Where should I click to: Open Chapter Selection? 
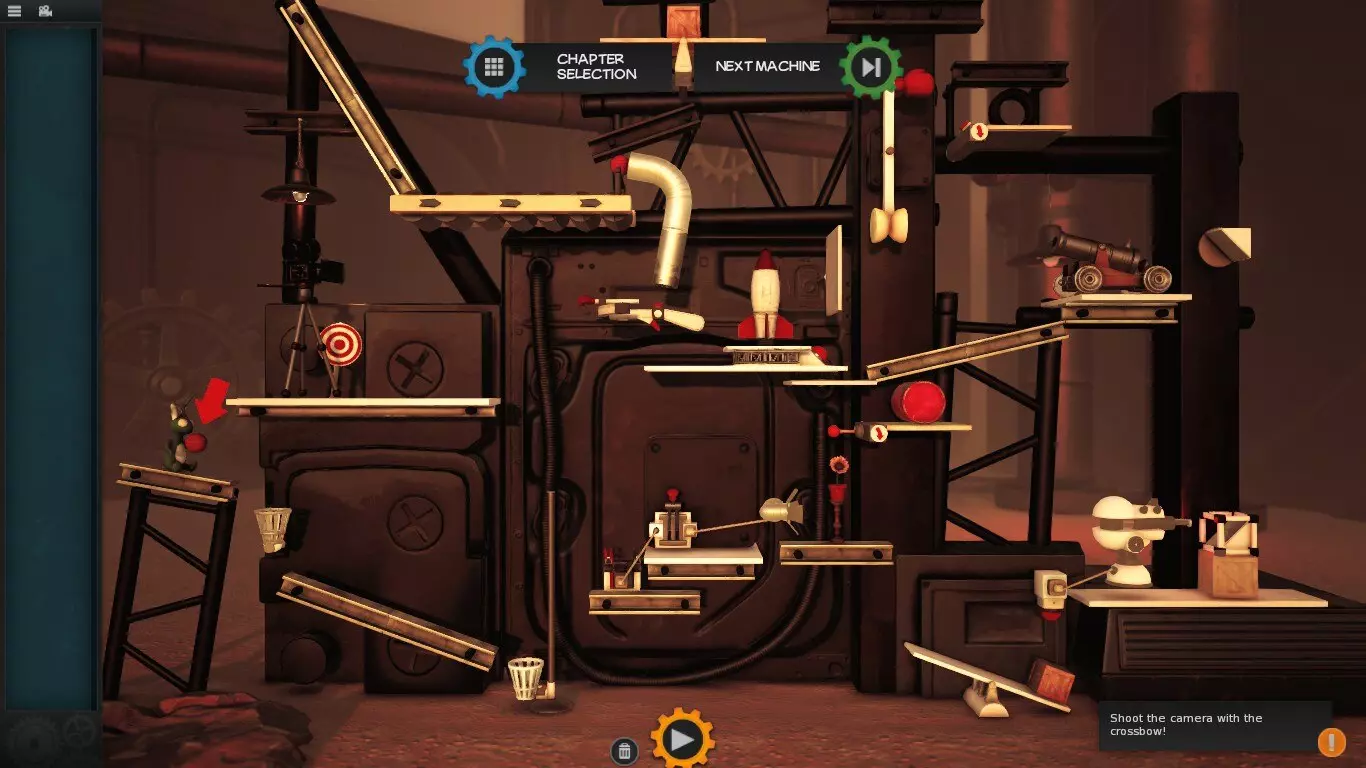494,67
